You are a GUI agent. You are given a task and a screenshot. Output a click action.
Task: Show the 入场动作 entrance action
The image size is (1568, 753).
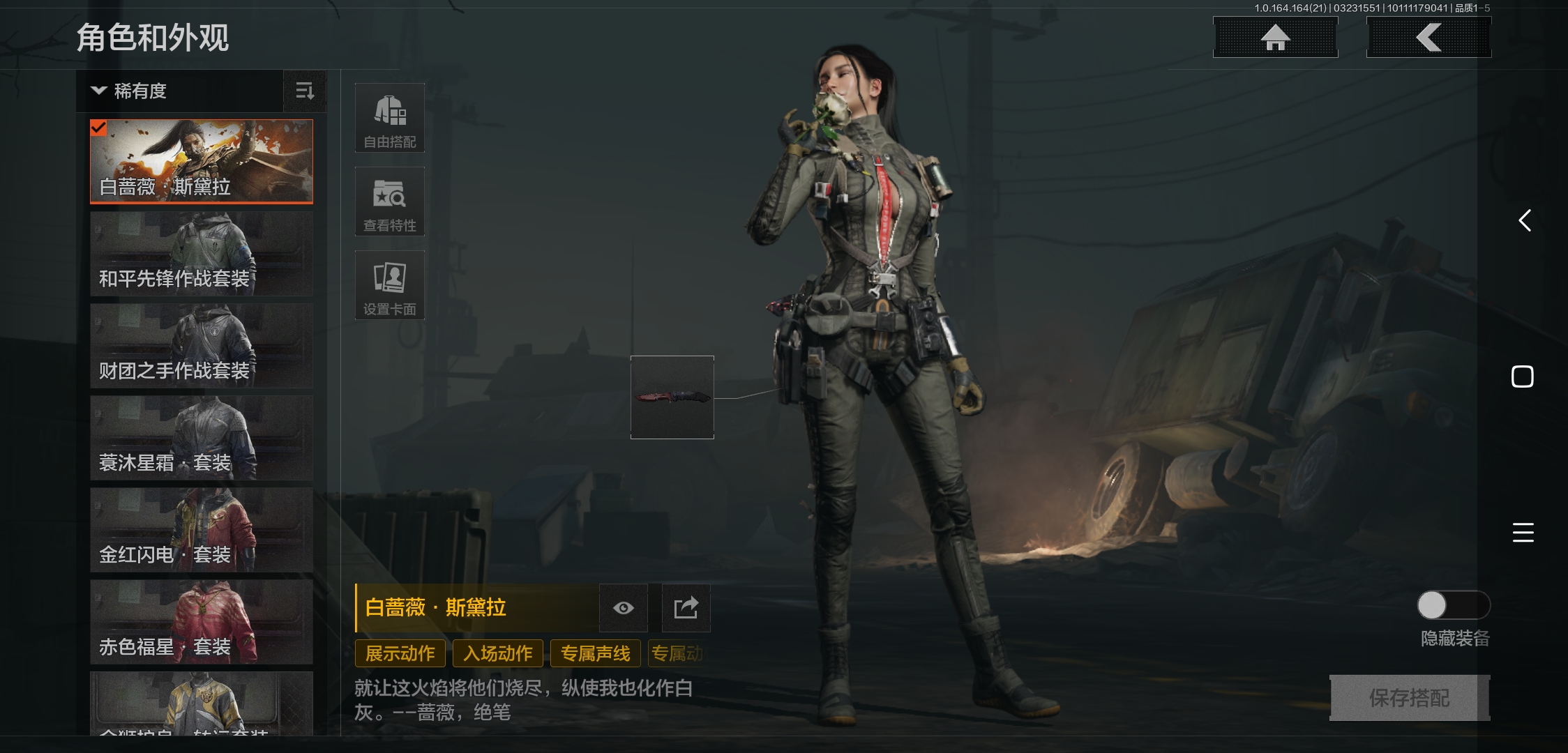pos(498,653)
